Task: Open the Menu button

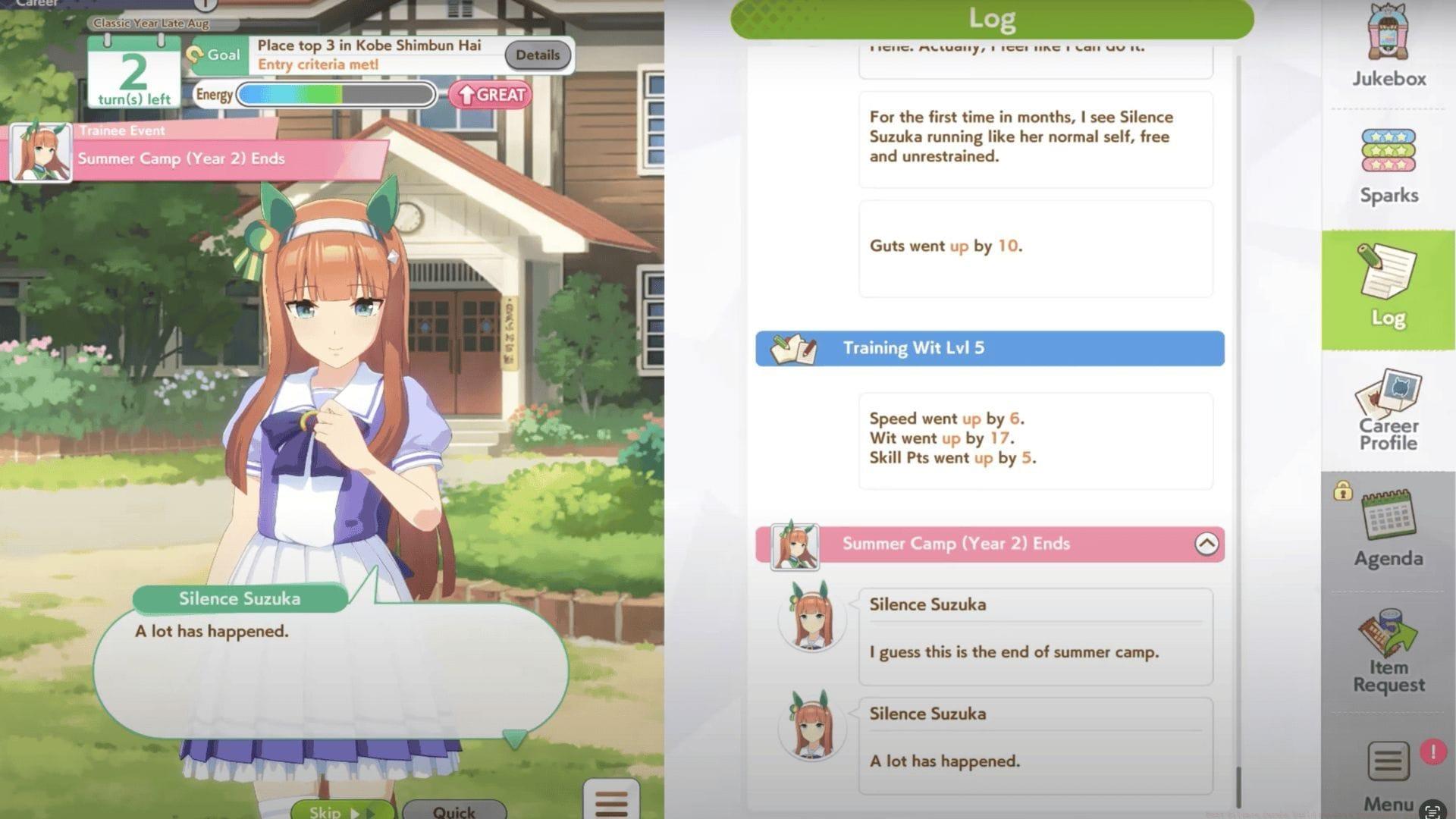Action: (x=1388, y=773)
